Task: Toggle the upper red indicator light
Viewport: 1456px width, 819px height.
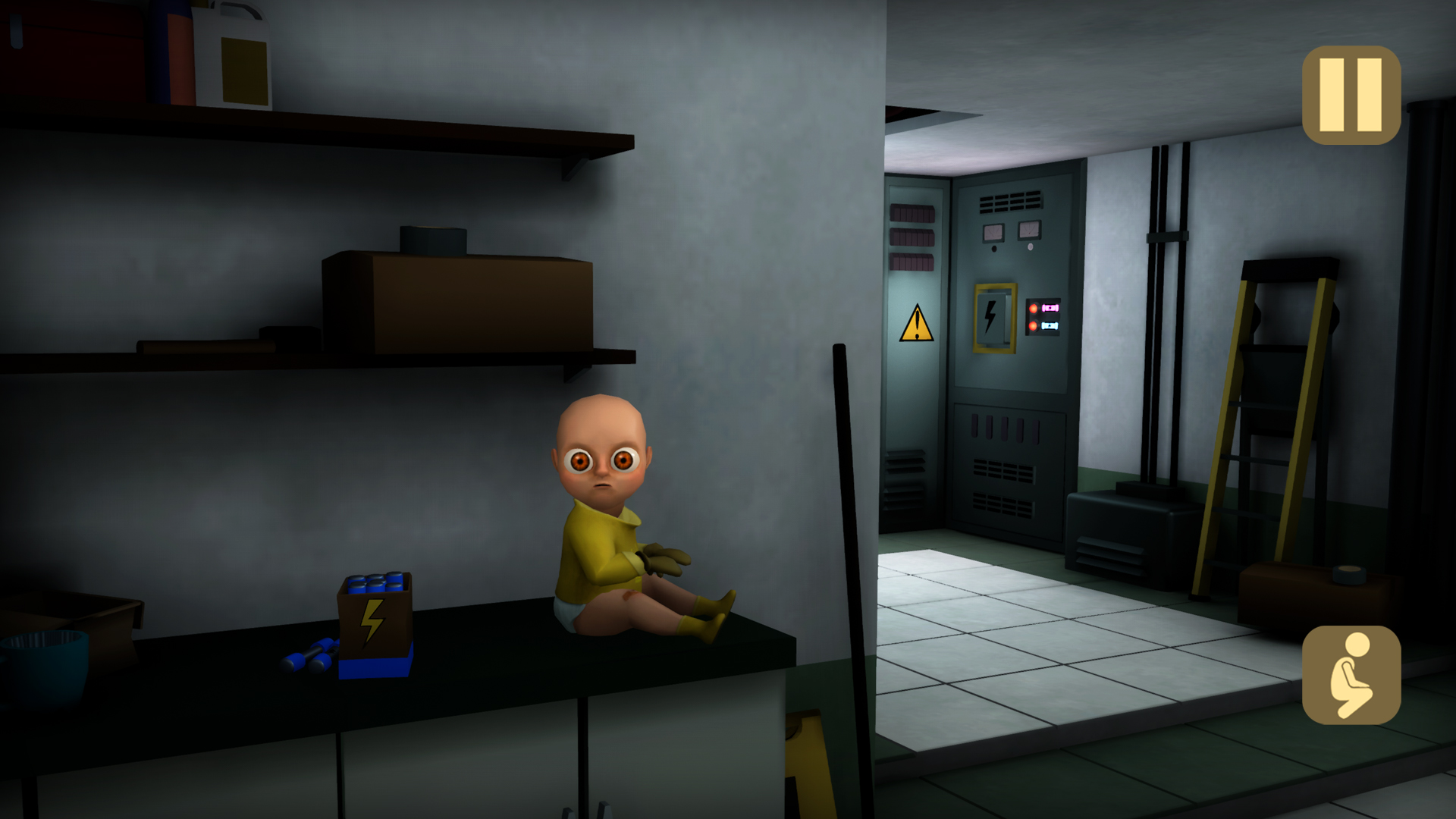Action: pyautogui.click(x=1034, y=308)
